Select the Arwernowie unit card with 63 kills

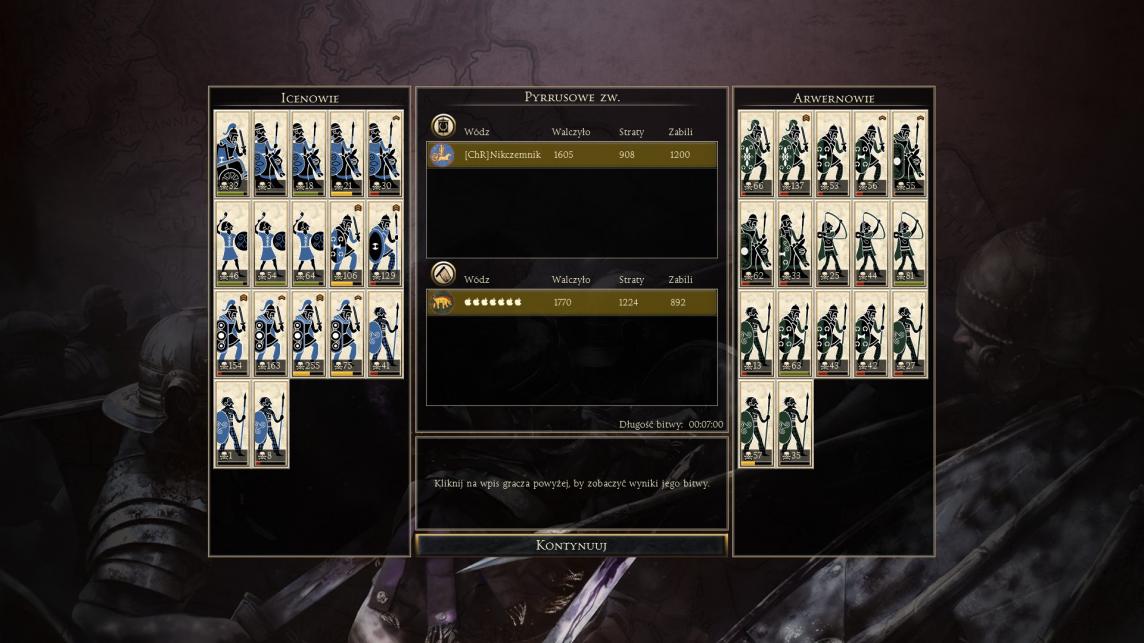point(794,333)
